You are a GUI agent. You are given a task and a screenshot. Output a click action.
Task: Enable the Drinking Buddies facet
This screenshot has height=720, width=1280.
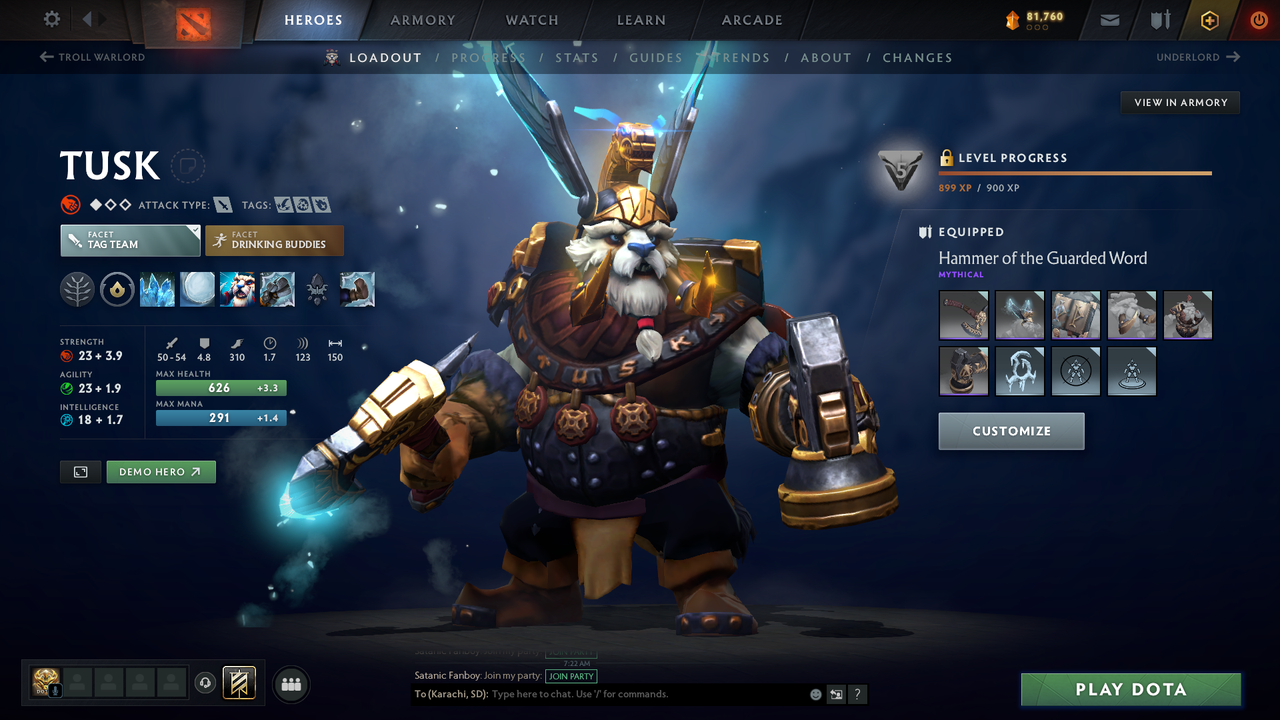(x=274, y=240)
